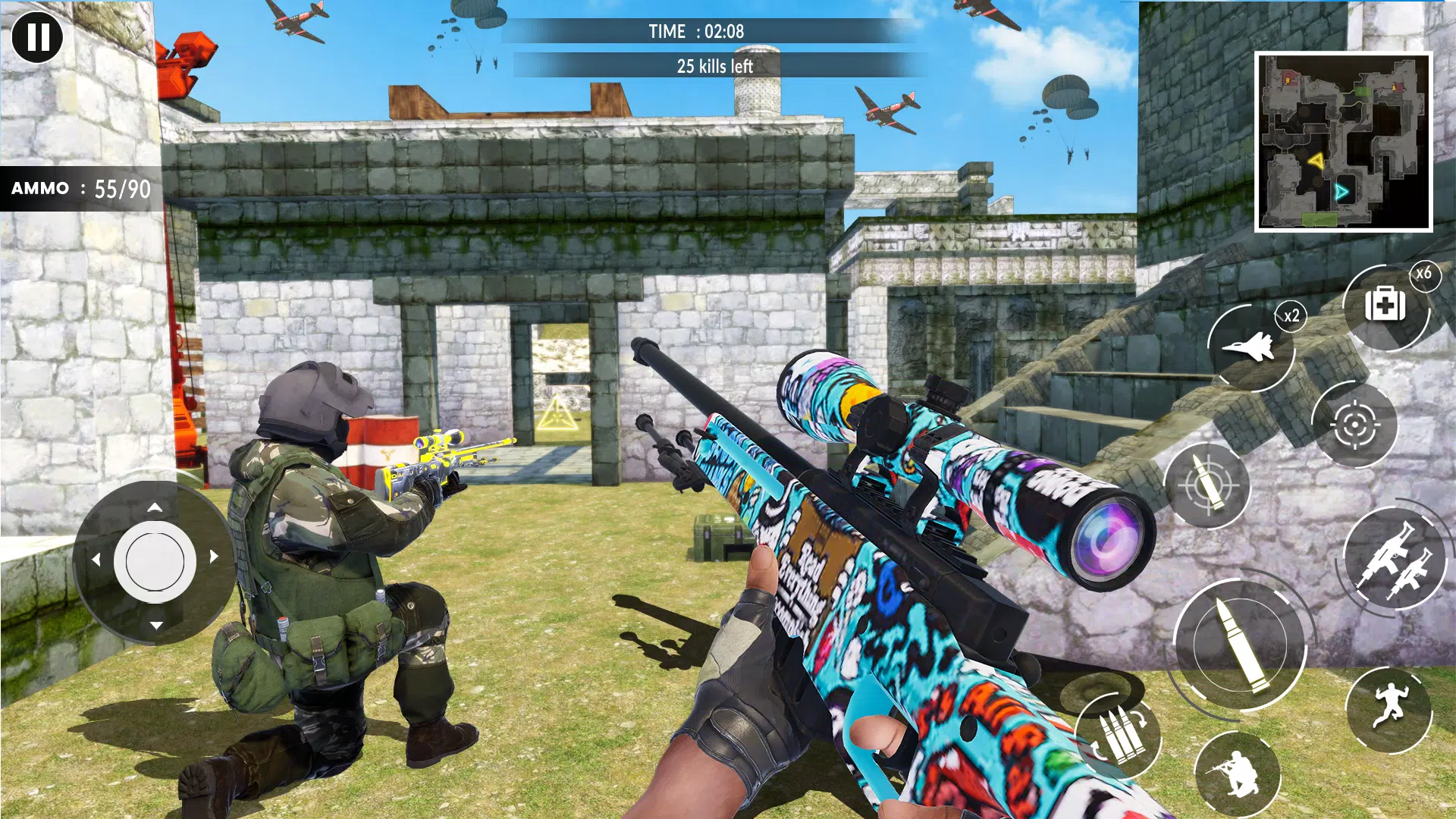Toggle the crosshair scope aim button
Image resolution: width=1456 pixels, height=819 pixels.
(x=1354, y=425)
